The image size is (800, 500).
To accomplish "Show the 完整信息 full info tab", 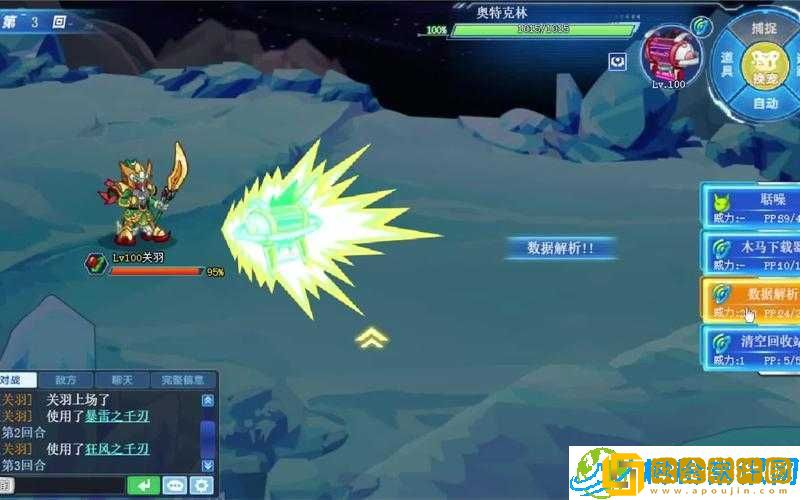I will point(183,380).
